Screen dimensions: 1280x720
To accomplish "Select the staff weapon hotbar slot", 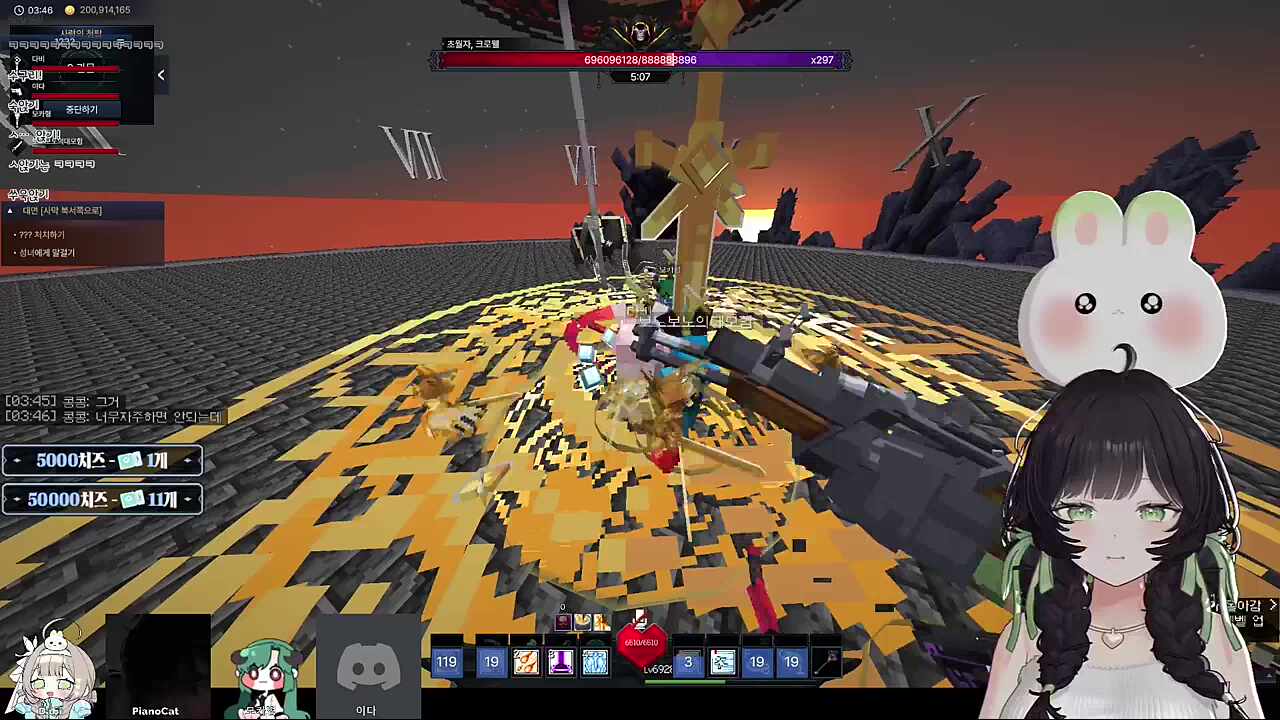I will tap(826, 662).
